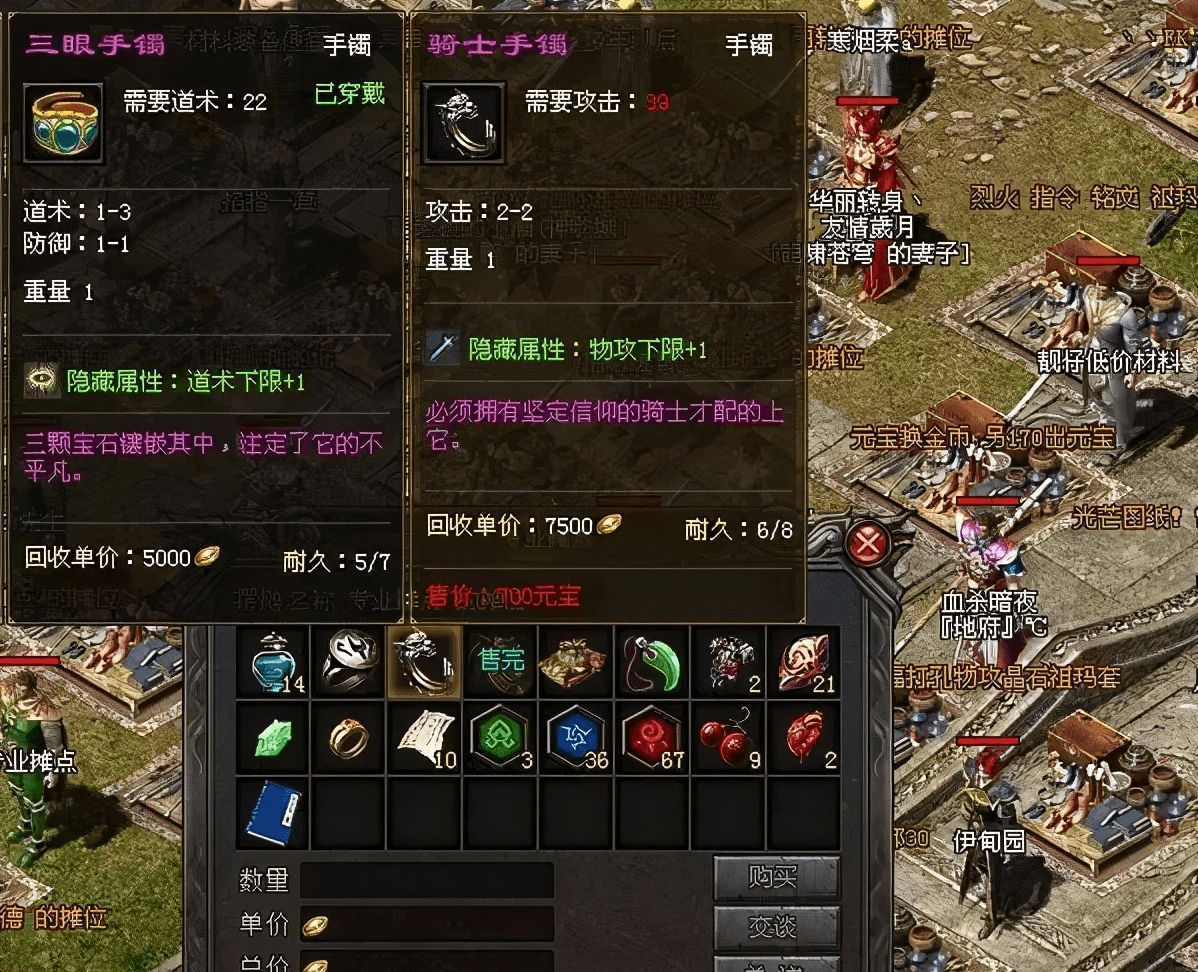This screenshot has height=972, width=1198.
Task: Click the sold-out 售完 item slot
Action: coord(500,661)
